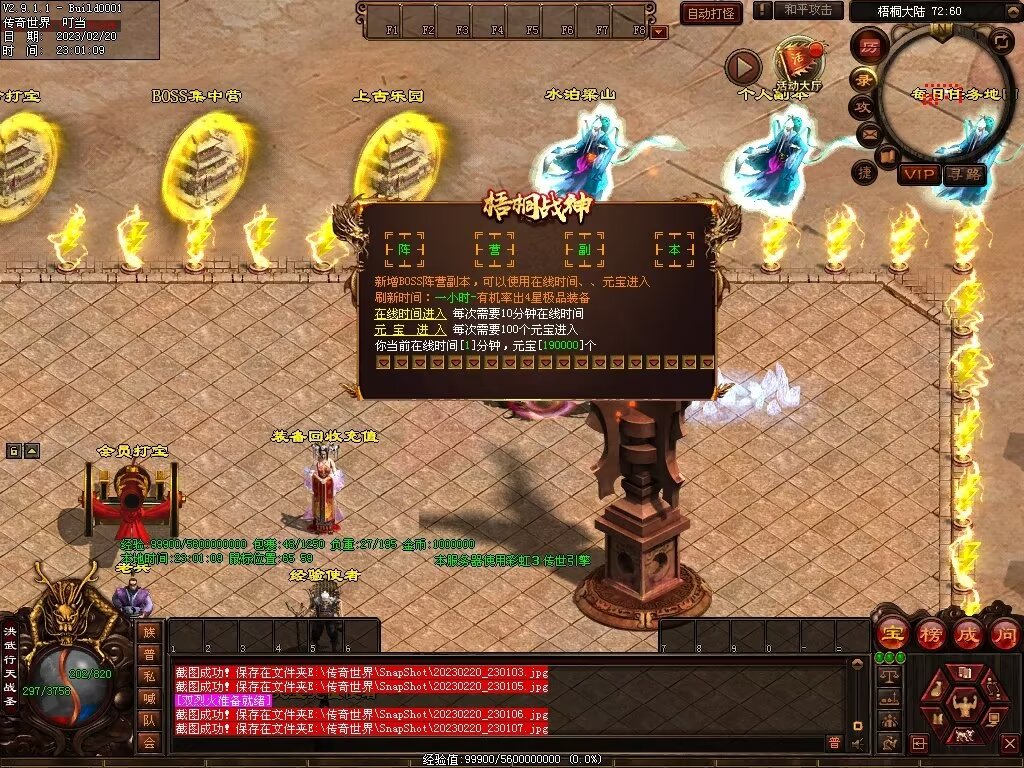The image size is (1024, 768).
Task: Open the 活动大厅 activity hall icon
Action: tap(797, 66)
